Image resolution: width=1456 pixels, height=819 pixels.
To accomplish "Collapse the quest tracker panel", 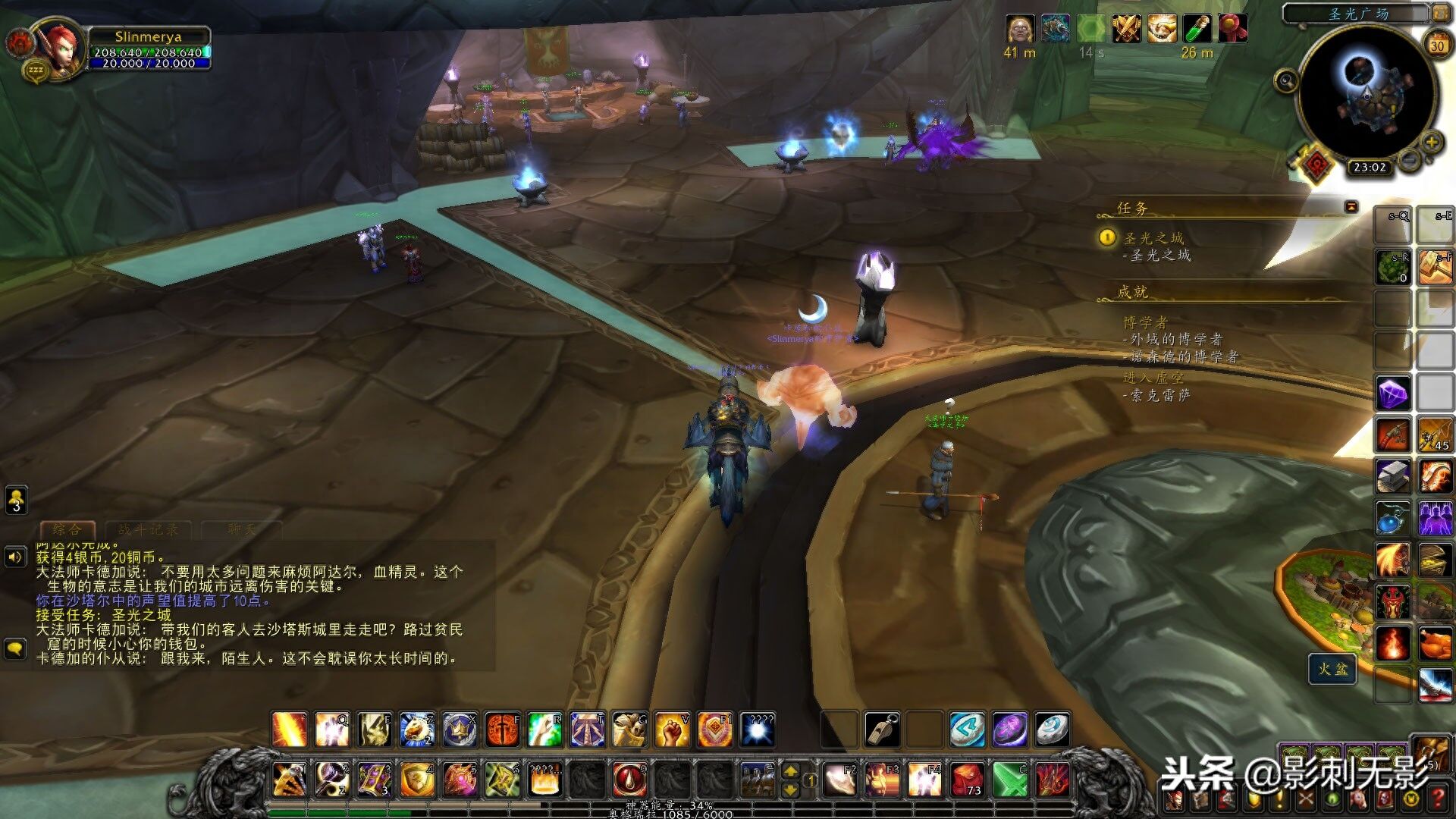I will [x=1351, y=206].
